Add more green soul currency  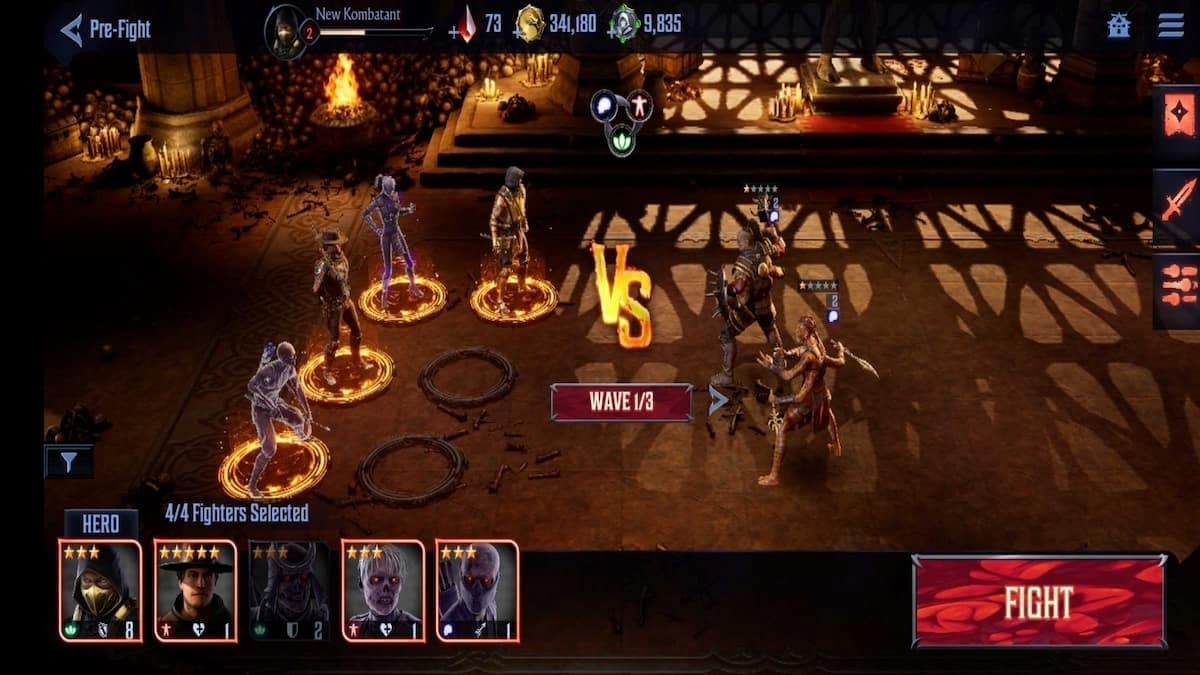click(x=612, y=31)
